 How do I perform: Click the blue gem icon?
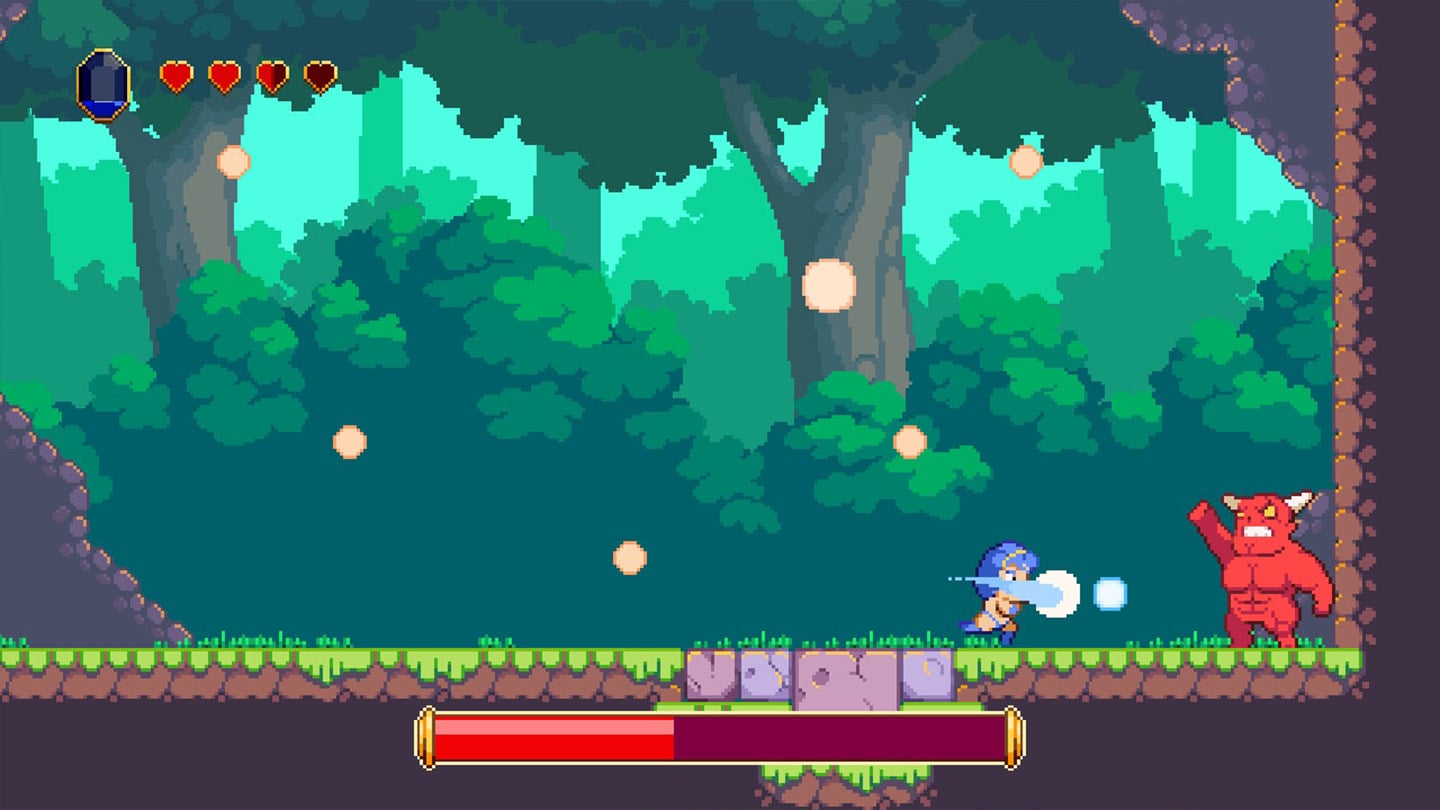(104, 84)
